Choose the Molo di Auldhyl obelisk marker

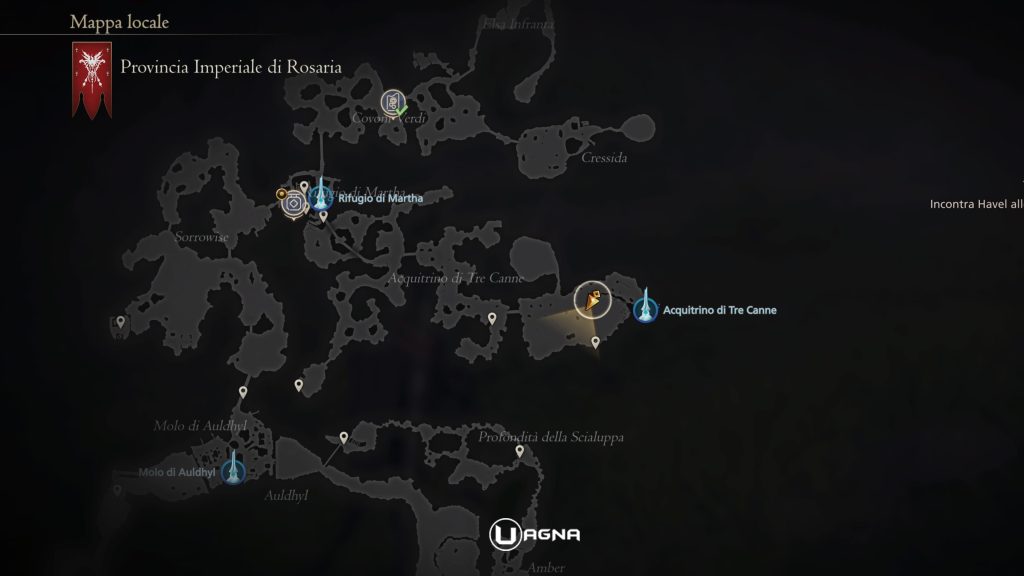234,468
